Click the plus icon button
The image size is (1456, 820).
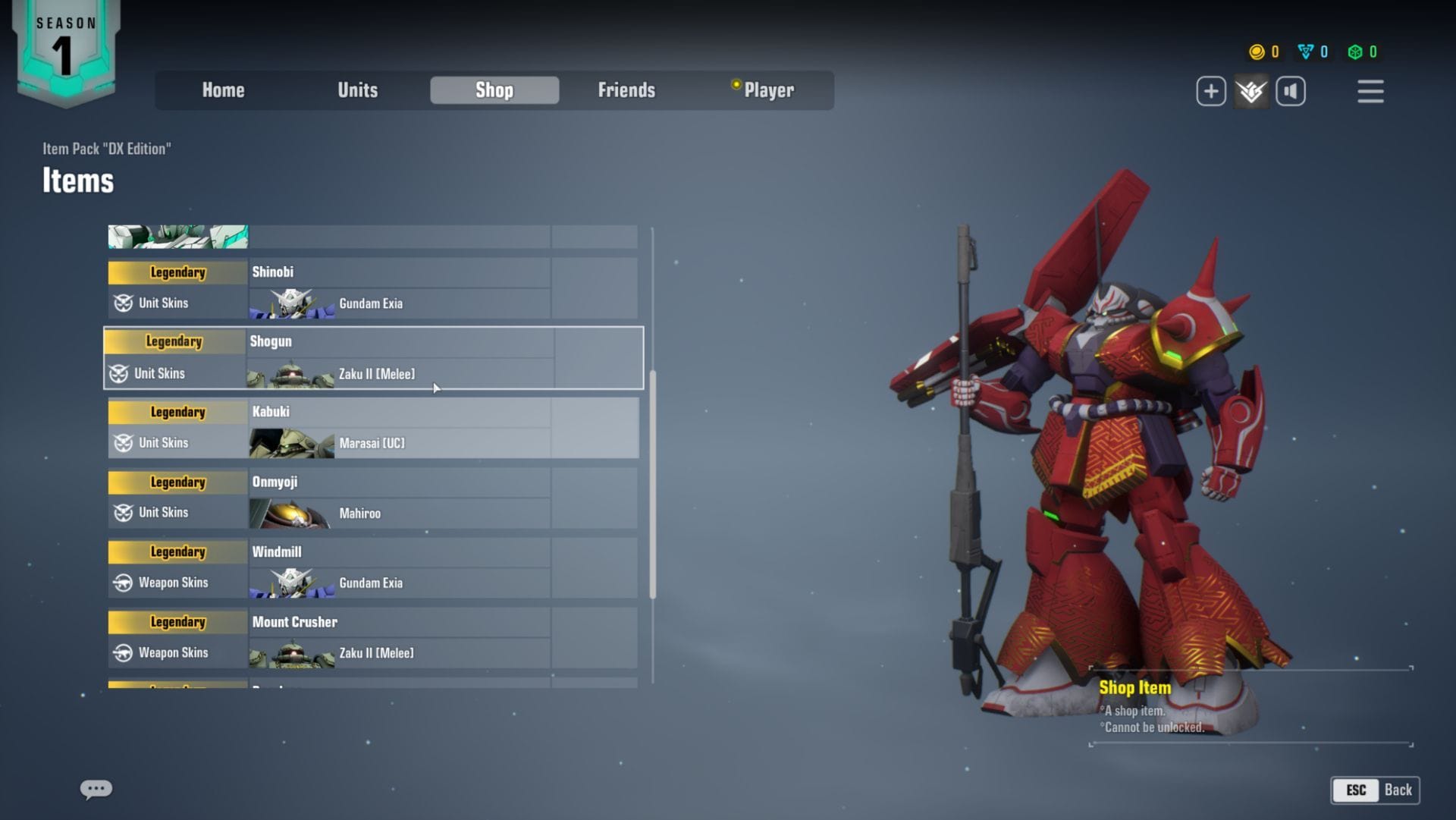(1211, 92)
